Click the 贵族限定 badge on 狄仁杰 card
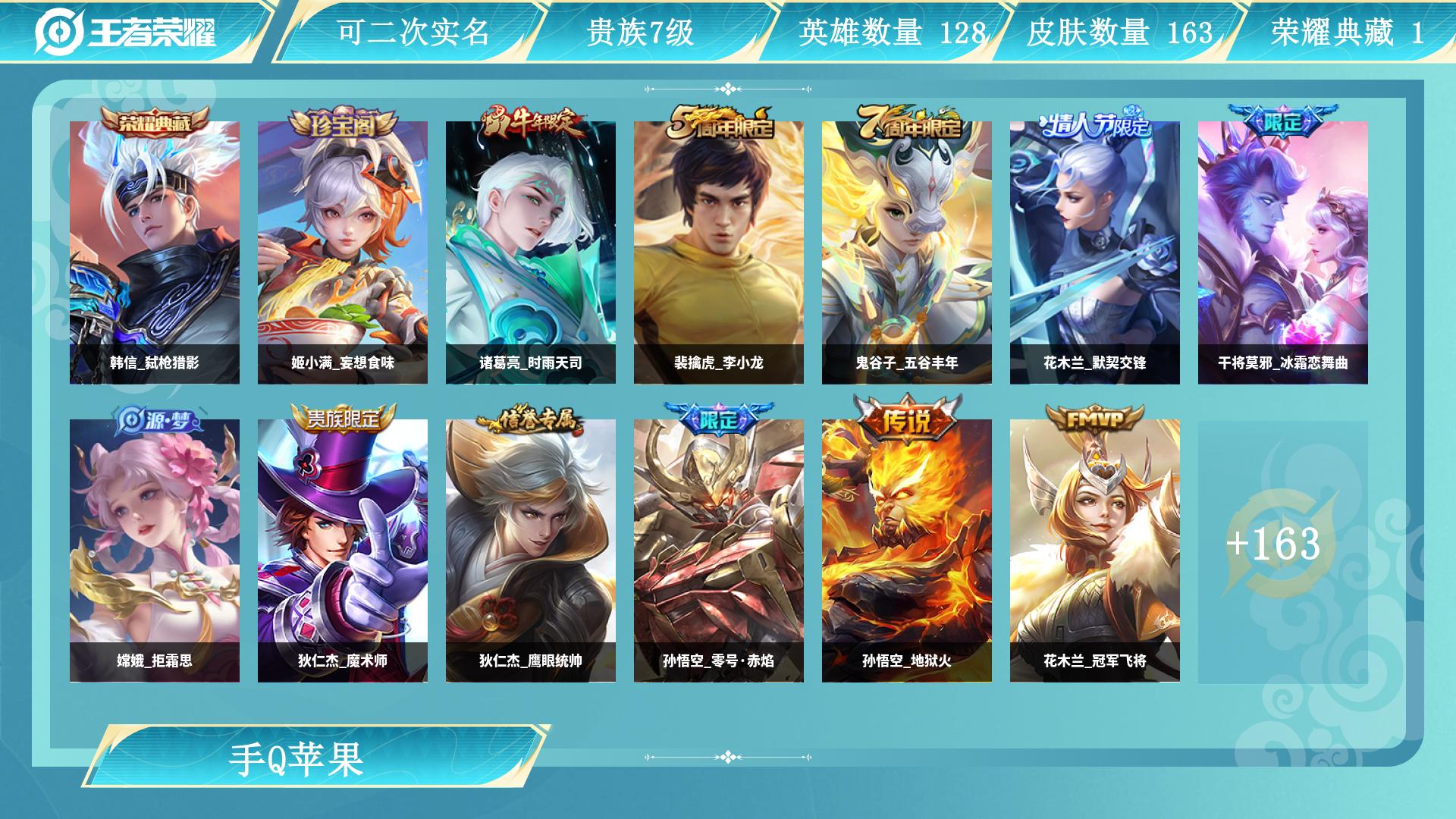 click(x=343, y=418)
